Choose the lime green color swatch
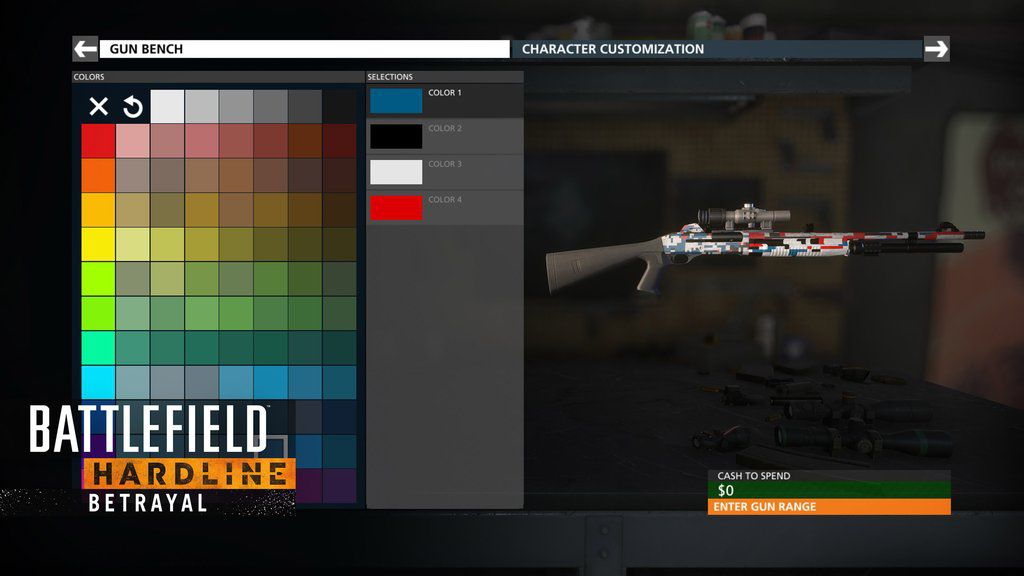The height and width of the screenshot is (576, 1024). (98, 279)
